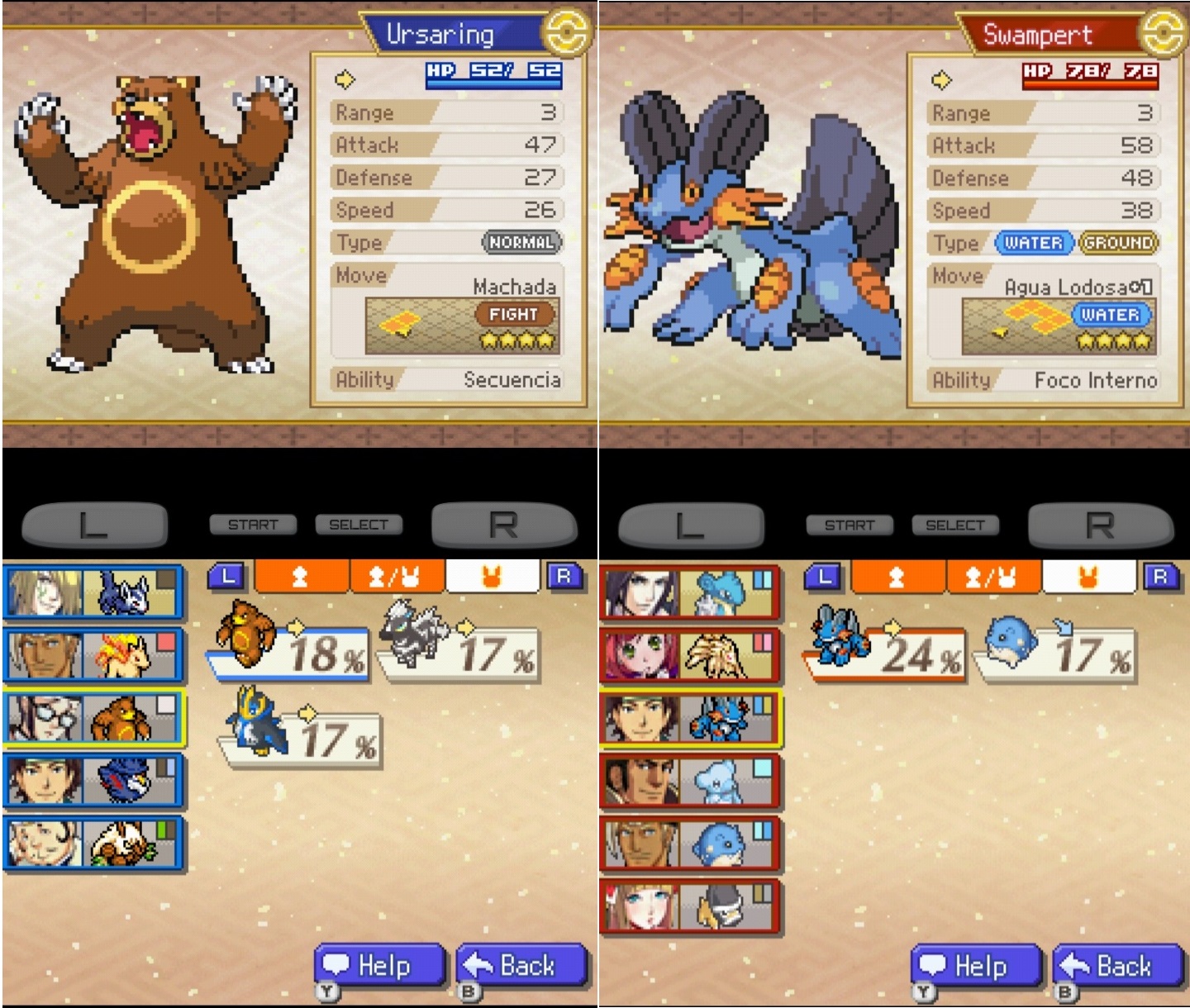Select the warrior row with Braviary
This screenshot has height=1008, width=1190.
(x=93, y=780)
